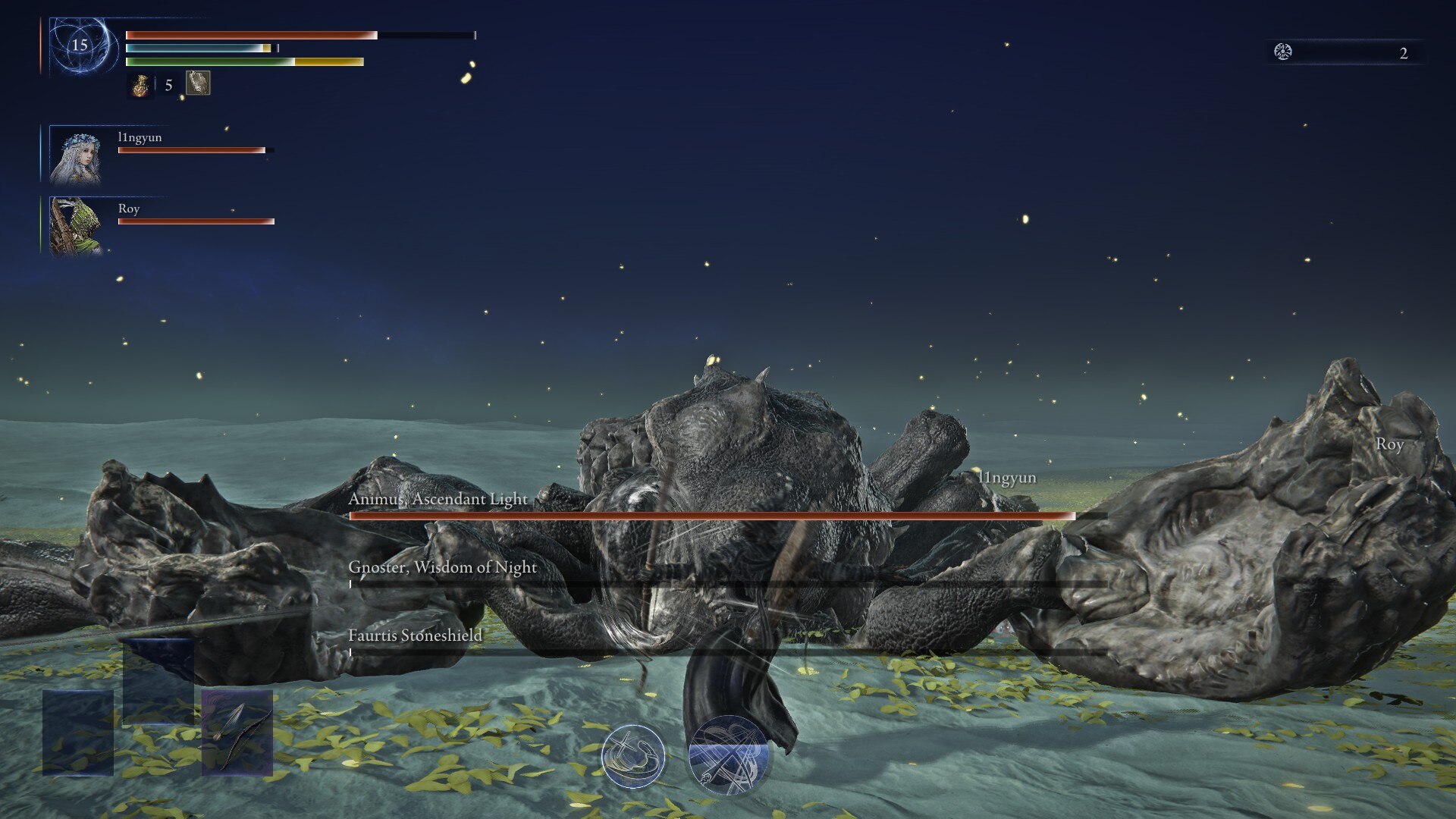Select the crimson flask icon
Viewport: 1456px width, 819px height.
pos(140,85)
